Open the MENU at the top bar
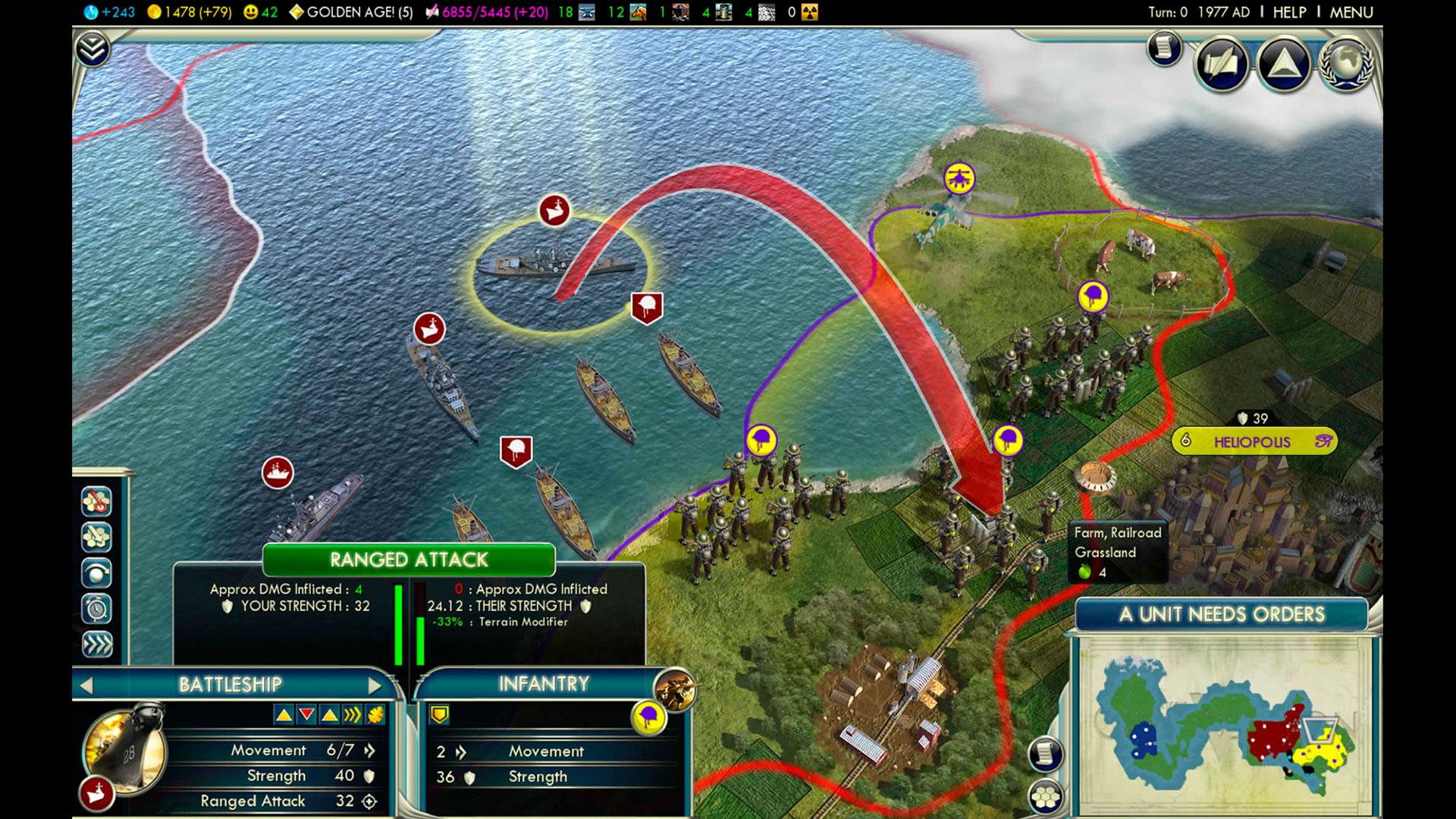Image resolution: width=1456 pixels, height=819 pixels. pyautogui.click(x=1351, y=12)
